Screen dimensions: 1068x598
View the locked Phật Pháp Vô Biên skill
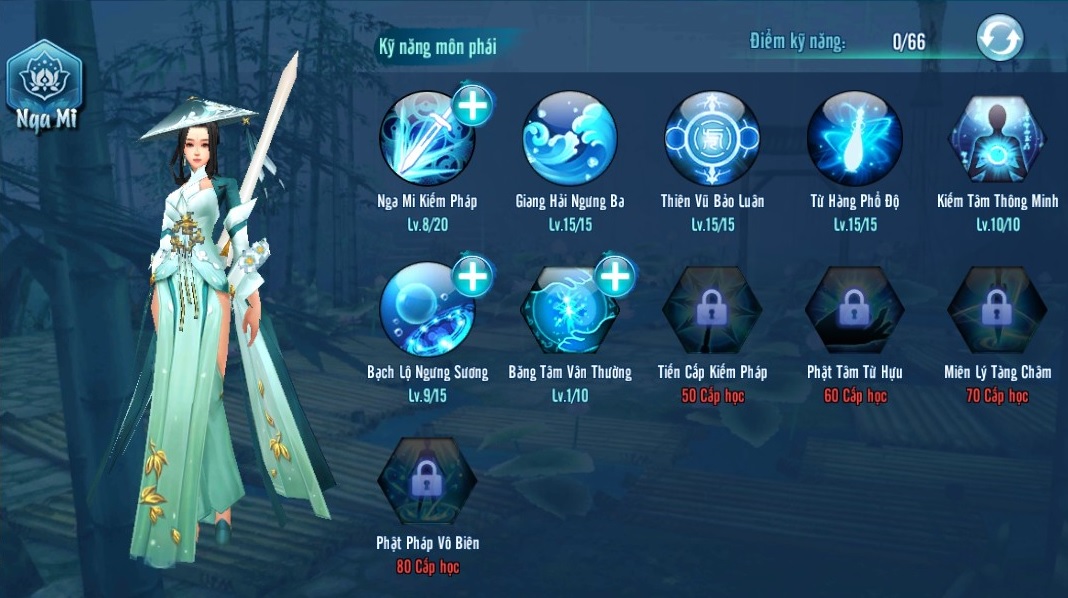coord(427,482)
